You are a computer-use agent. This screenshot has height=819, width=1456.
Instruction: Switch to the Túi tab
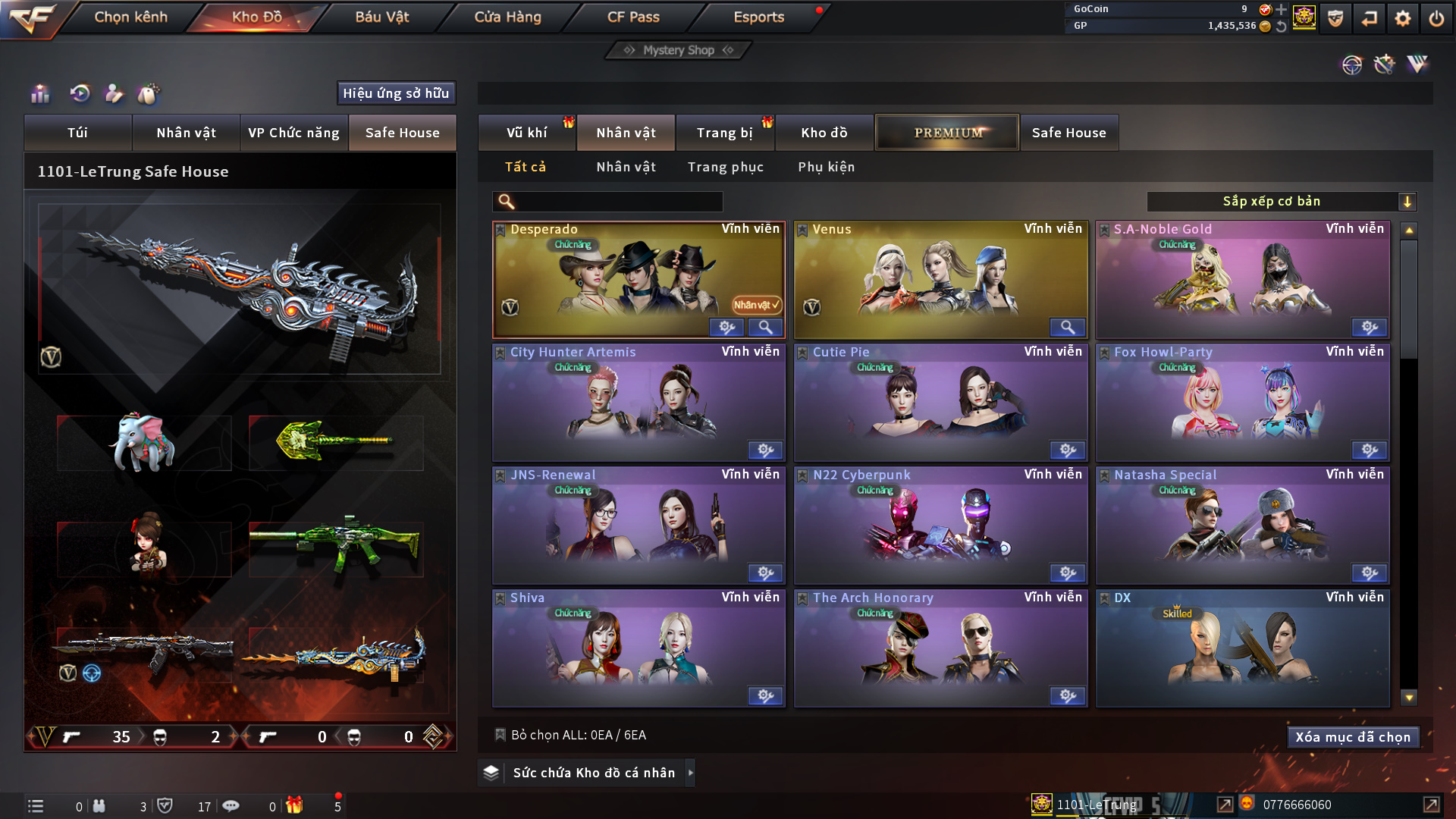(77, 133)
